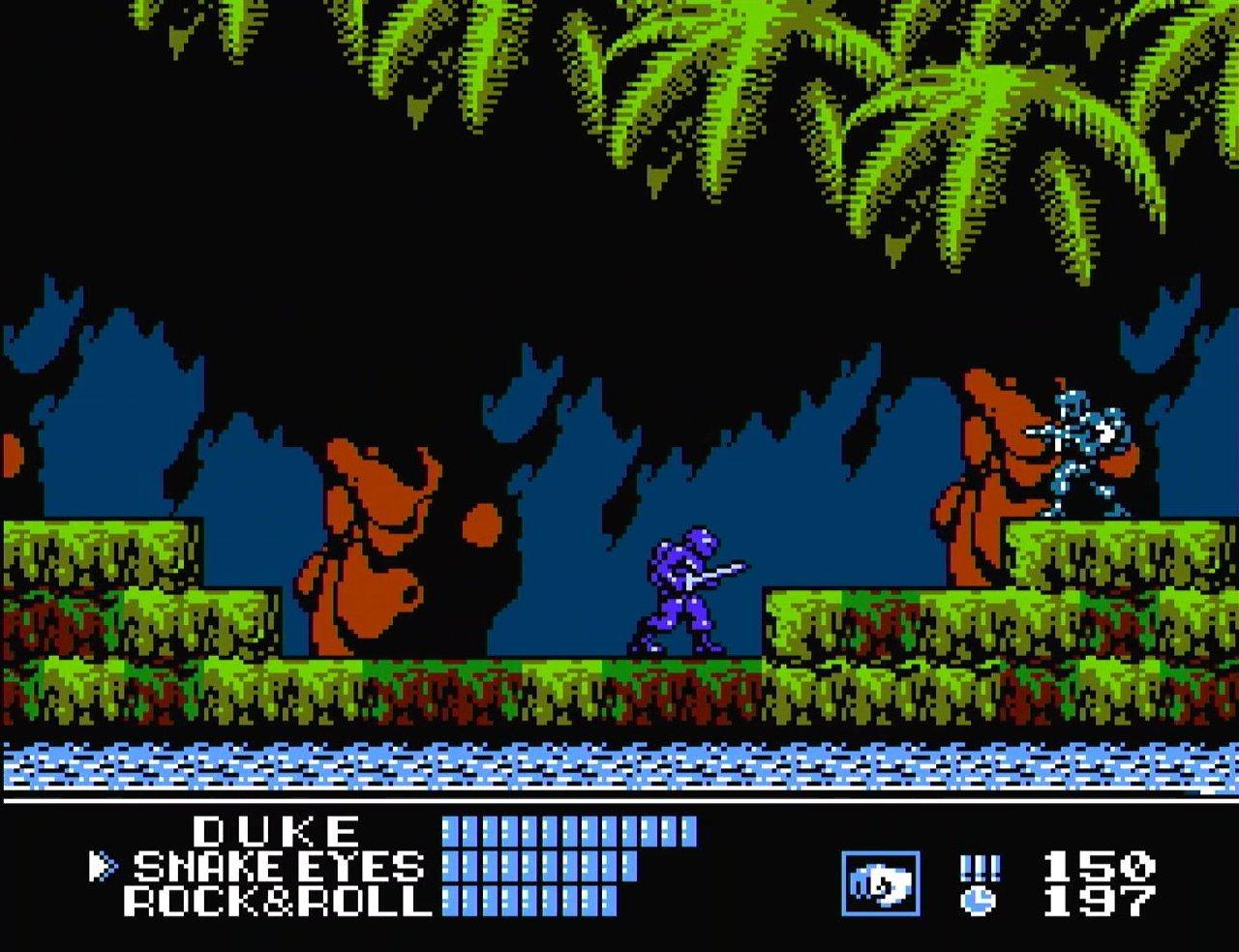Click the clock timer icon beside 197
Screen dimensions: 1239x952
click(x=980, y=901)
